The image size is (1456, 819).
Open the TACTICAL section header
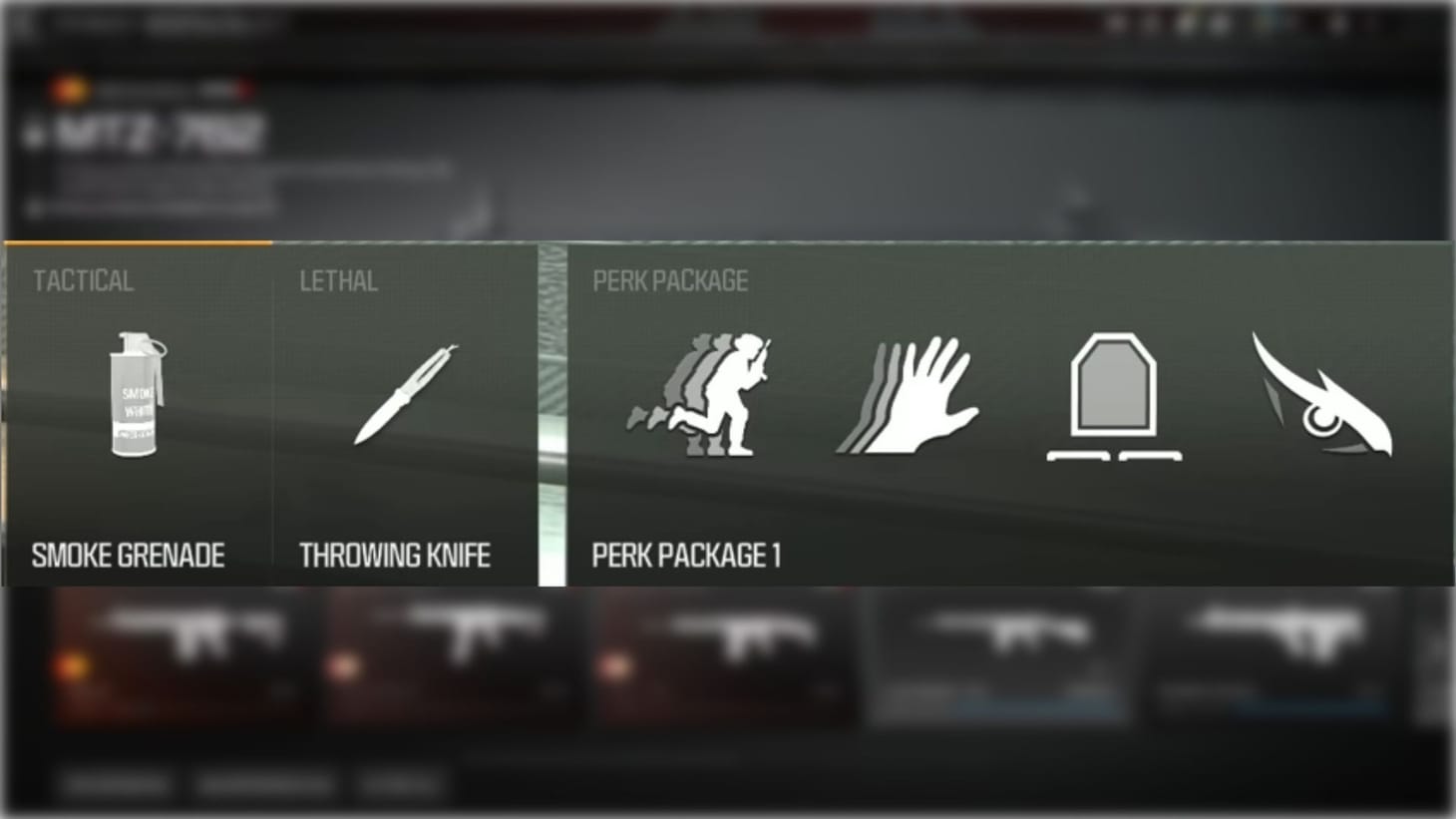tap(83, 280)
